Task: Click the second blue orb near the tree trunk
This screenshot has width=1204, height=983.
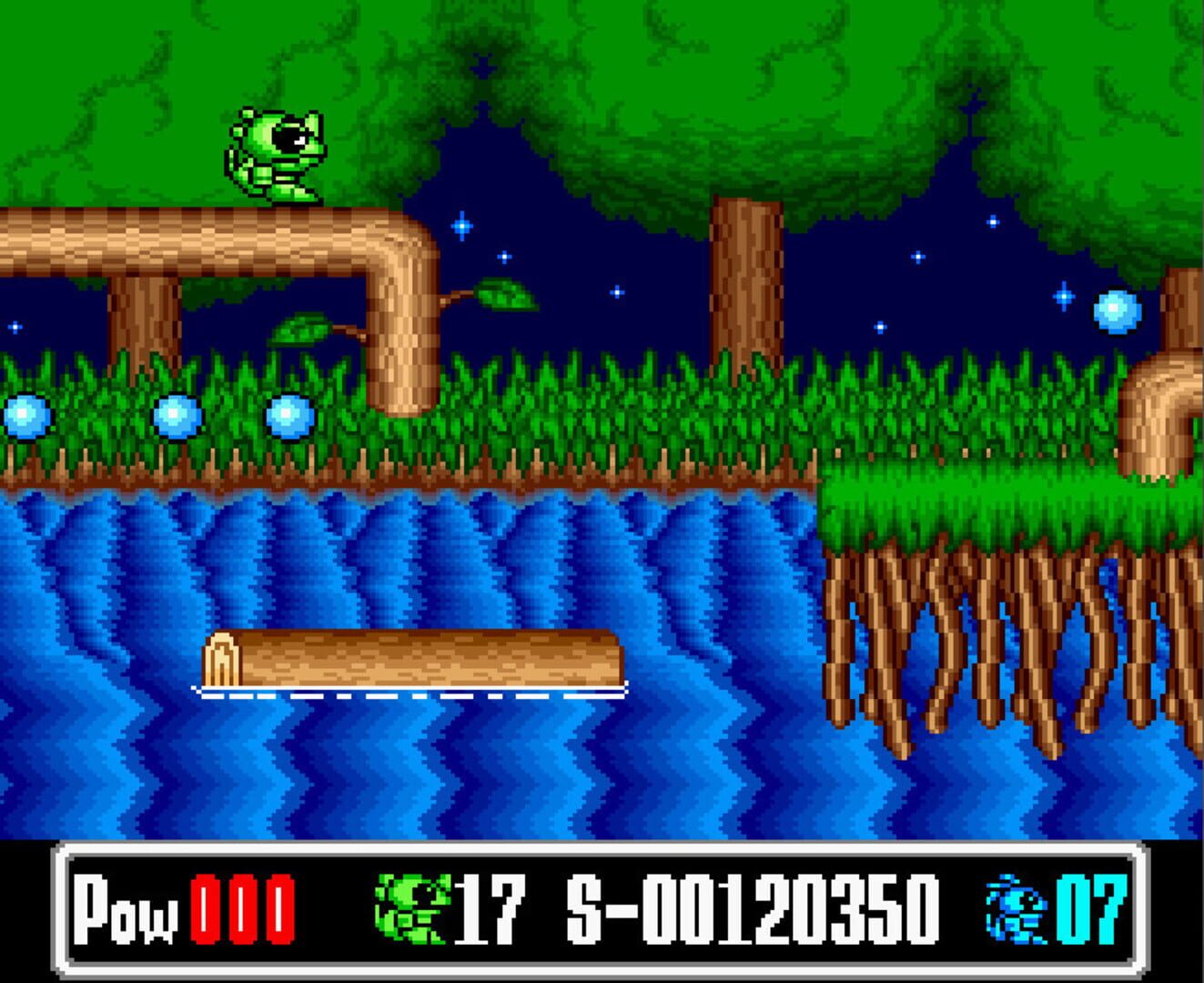Action: (177, 417)
